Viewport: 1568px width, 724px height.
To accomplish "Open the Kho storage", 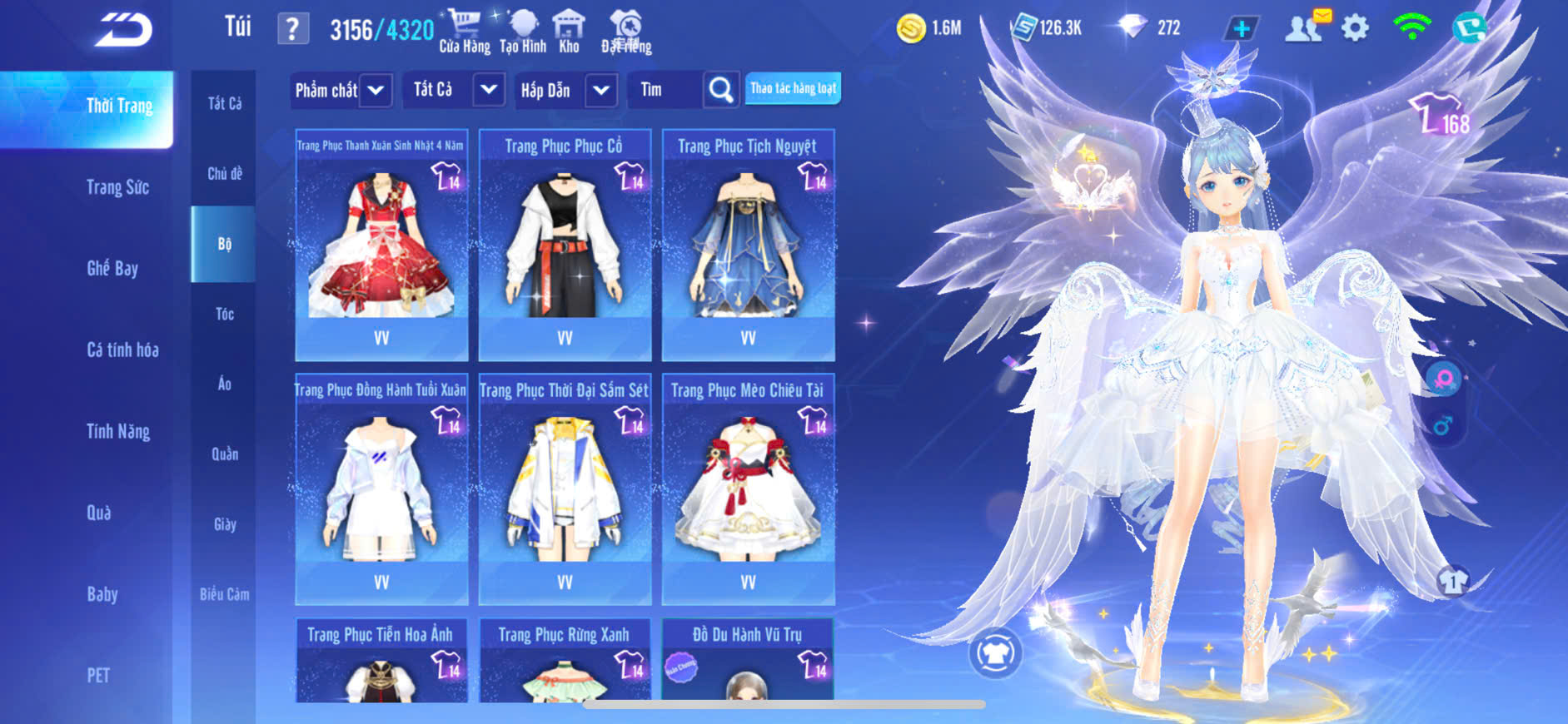I will coord(569,32).
